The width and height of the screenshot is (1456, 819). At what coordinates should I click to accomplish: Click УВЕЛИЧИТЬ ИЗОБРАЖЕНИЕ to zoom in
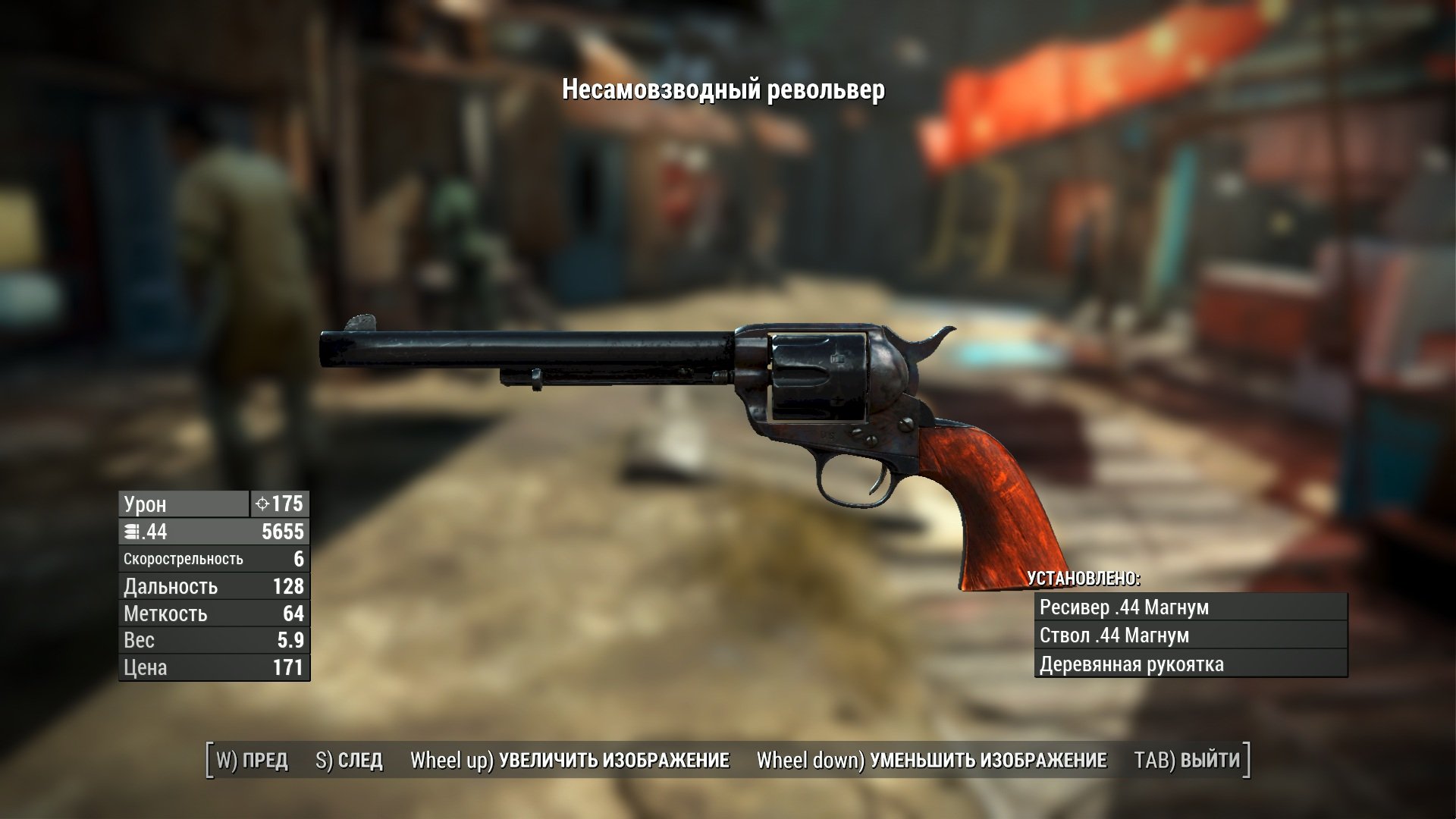coord(570,760)
